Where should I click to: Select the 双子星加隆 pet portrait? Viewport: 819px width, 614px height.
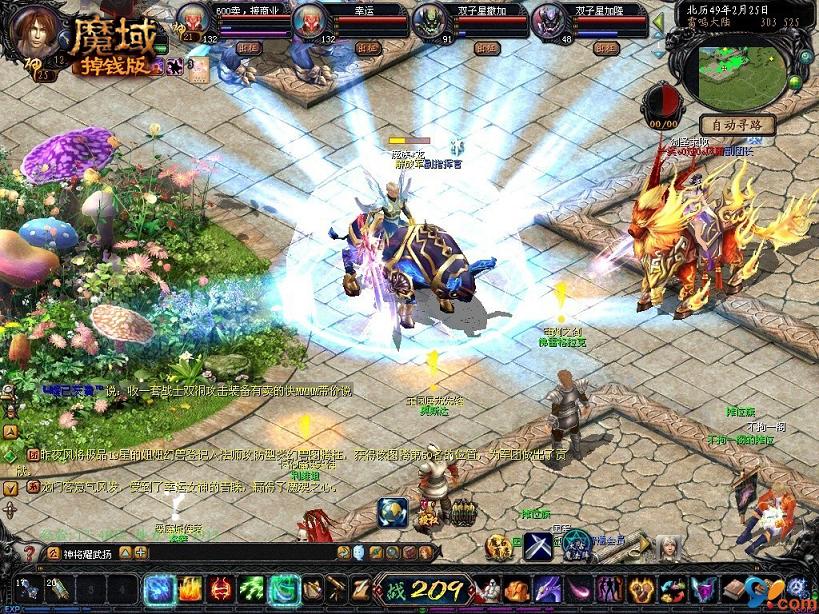[x=549, y=20]
